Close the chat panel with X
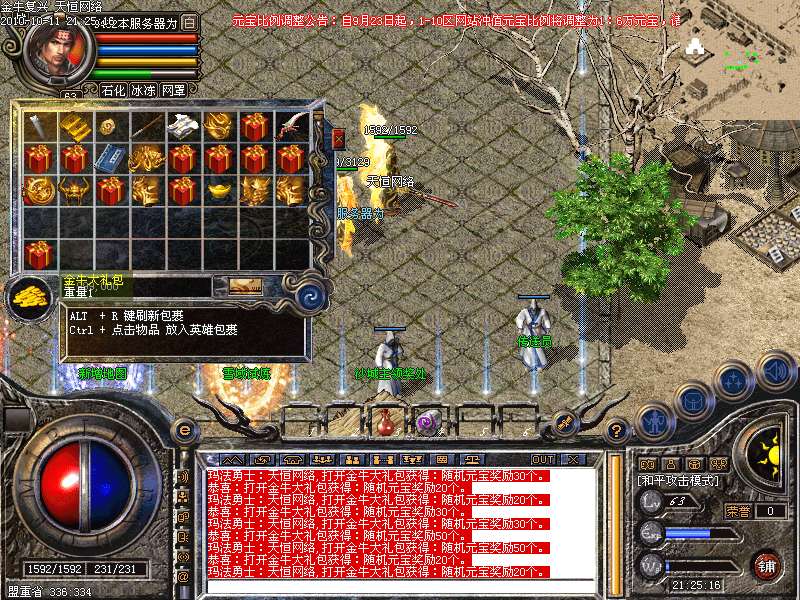Screen dimensions: 800x600 (574, 459)
